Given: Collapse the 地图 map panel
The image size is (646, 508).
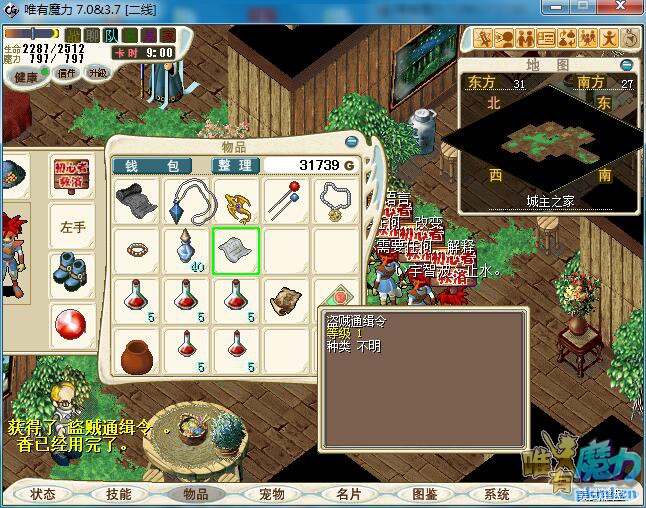Looking at the screenshot, I should click(x=626, y=65).
